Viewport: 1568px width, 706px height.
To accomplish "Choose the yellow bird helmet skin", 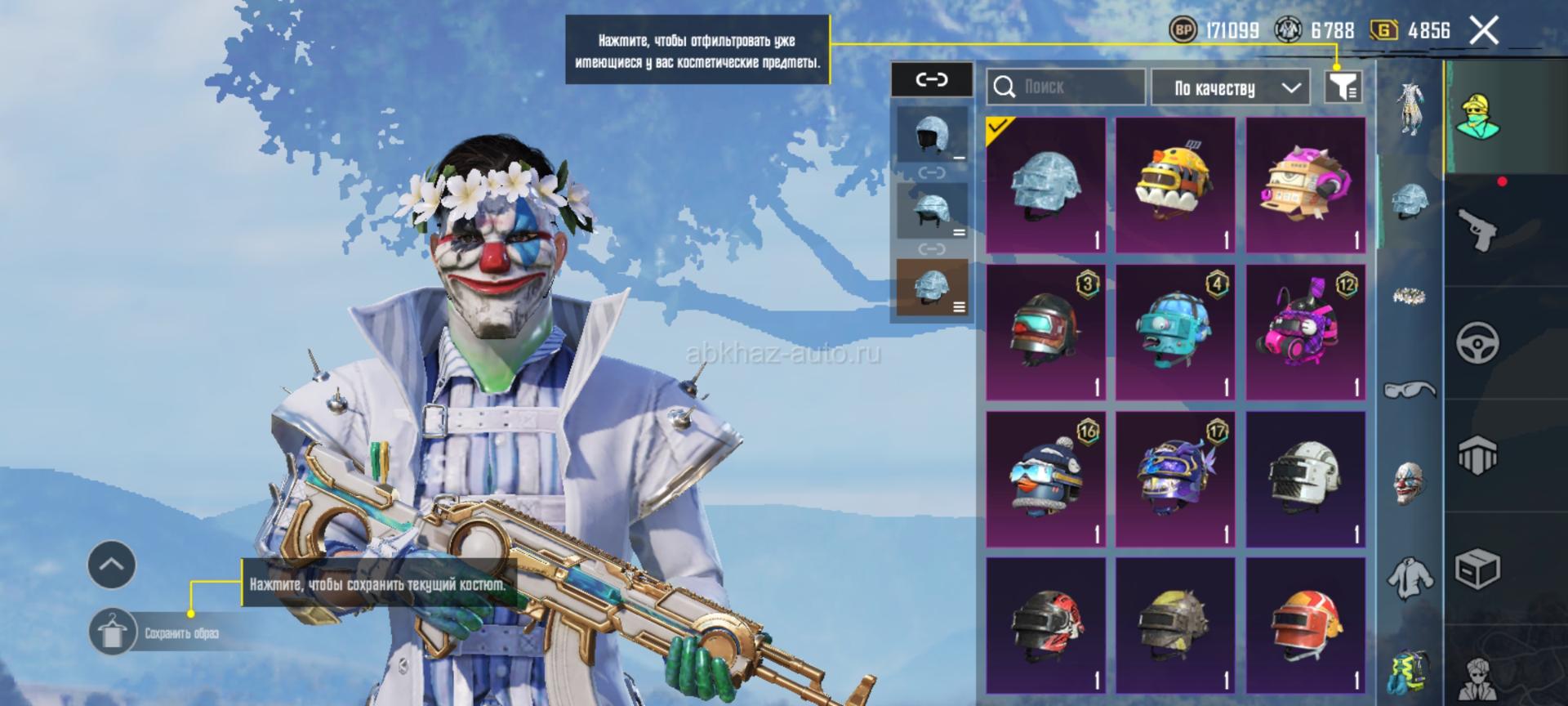I will tap(1175, 185).
